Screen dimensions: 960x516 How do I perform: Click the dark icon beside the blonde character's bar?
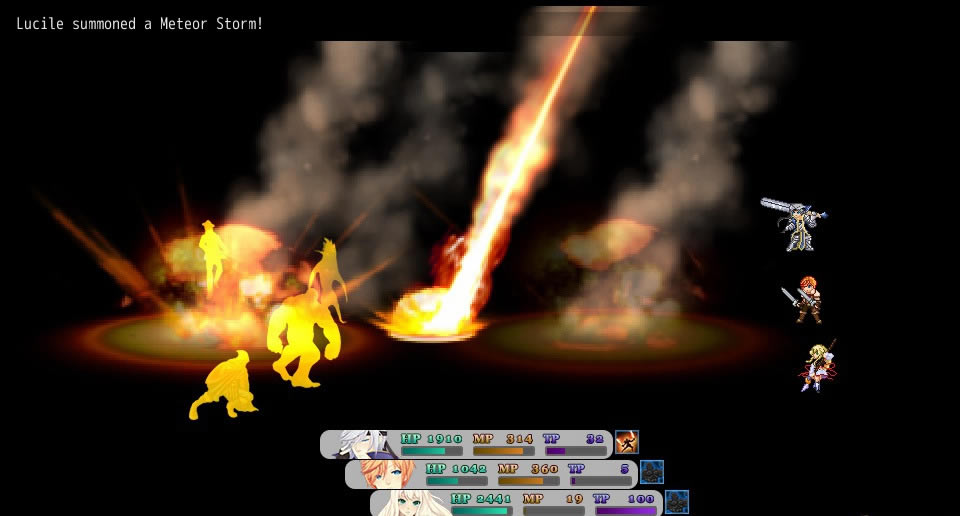point(677,501)
